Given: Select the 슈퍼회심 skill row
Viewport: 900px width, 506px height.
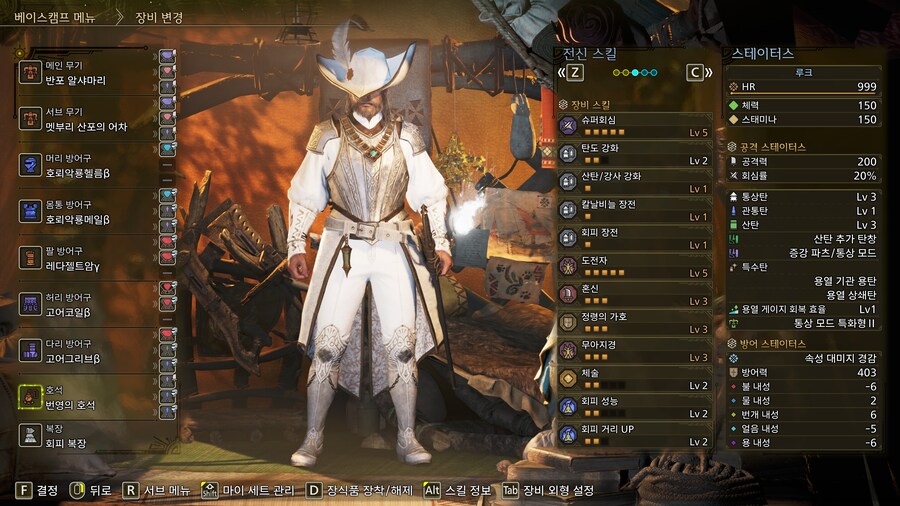Looking at the screenshot, I should coord(634,125).
